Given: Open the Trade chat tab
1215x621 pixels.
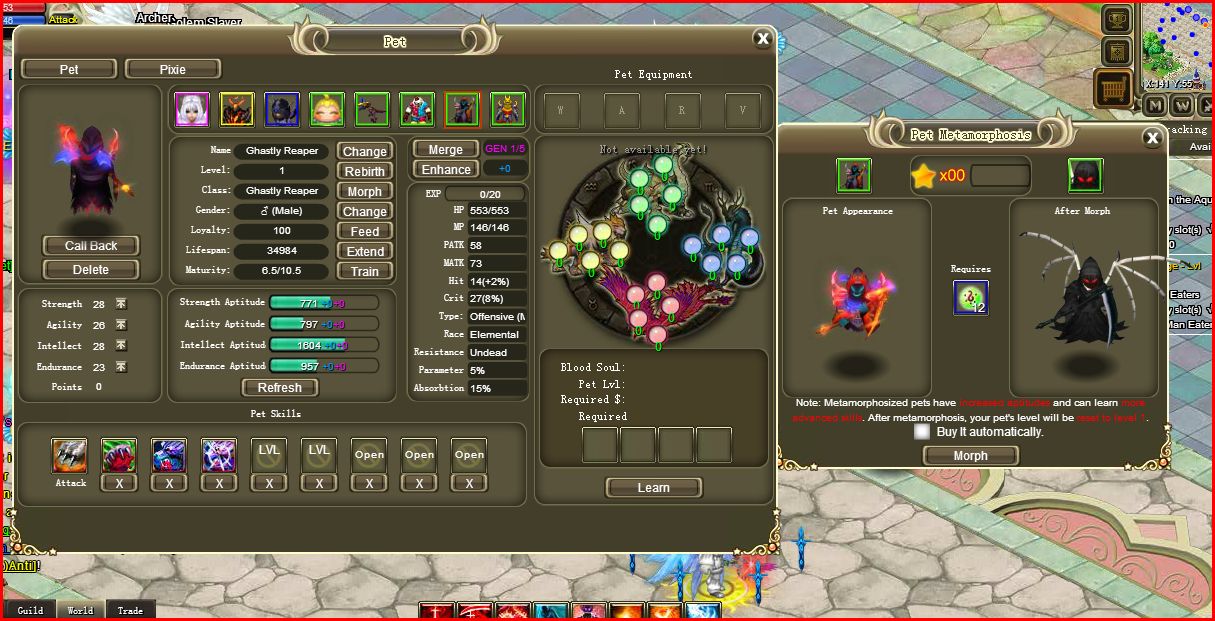Looking at the screenshot, I should [x=130, y=610].
